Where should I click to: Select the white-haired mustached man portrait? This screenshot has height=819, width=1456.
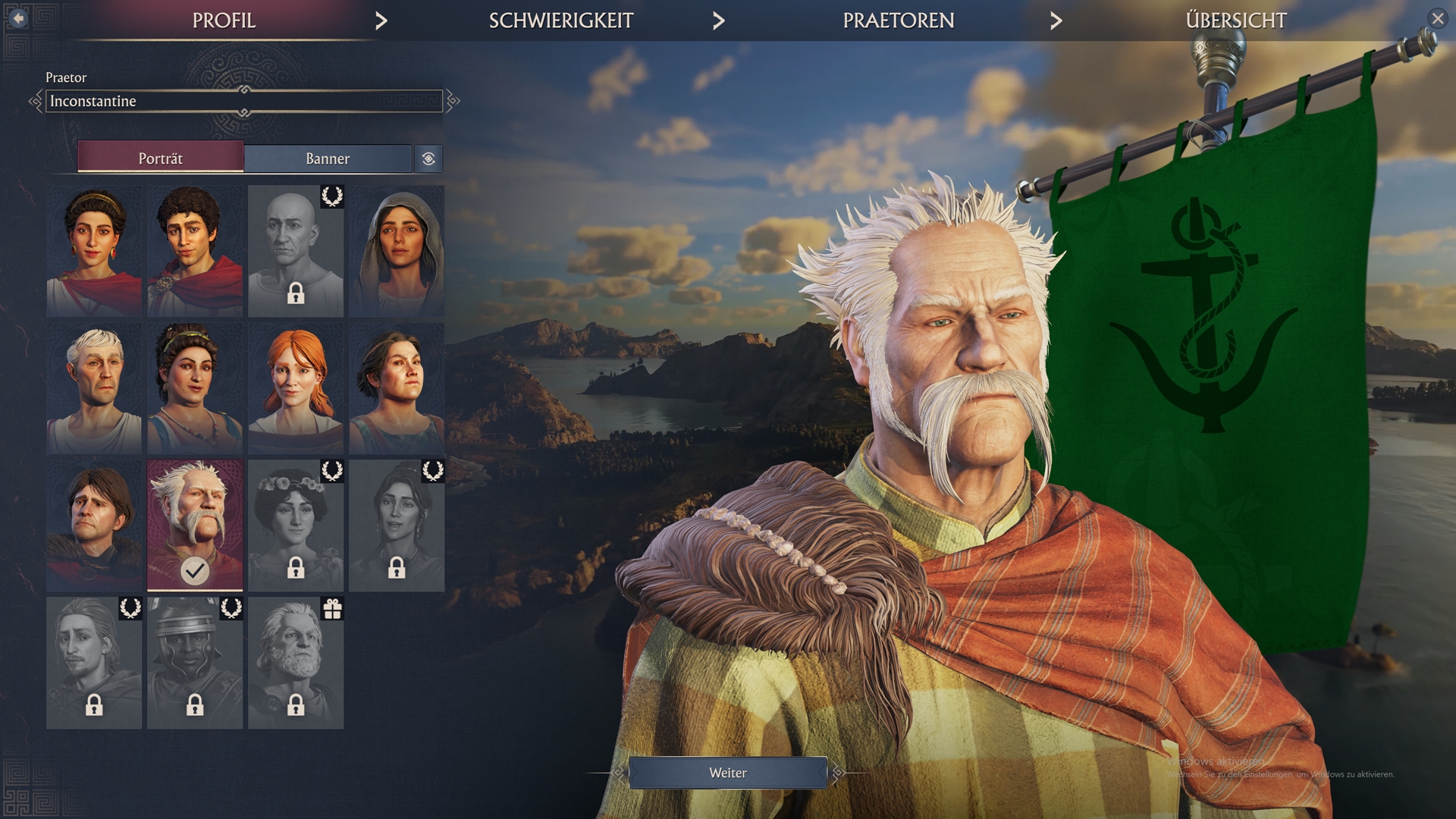click(195, 525)
